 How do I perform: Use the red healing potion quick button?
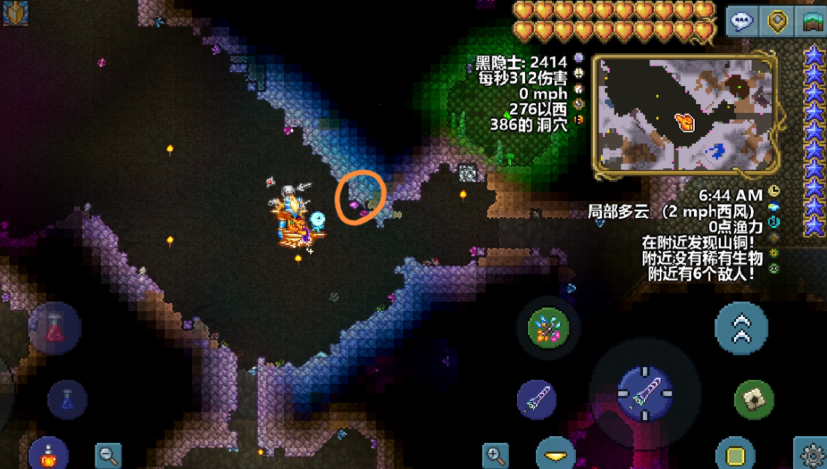[54, 327]
